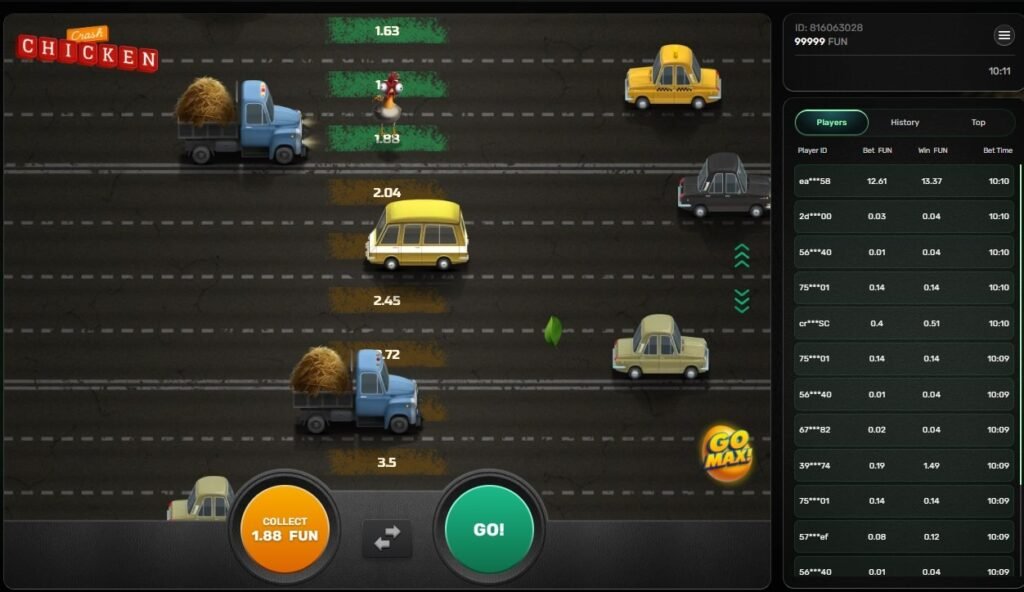Hit the green GO! button
The width and height of the screenshot is (1024, 592).
coord(489,529)
